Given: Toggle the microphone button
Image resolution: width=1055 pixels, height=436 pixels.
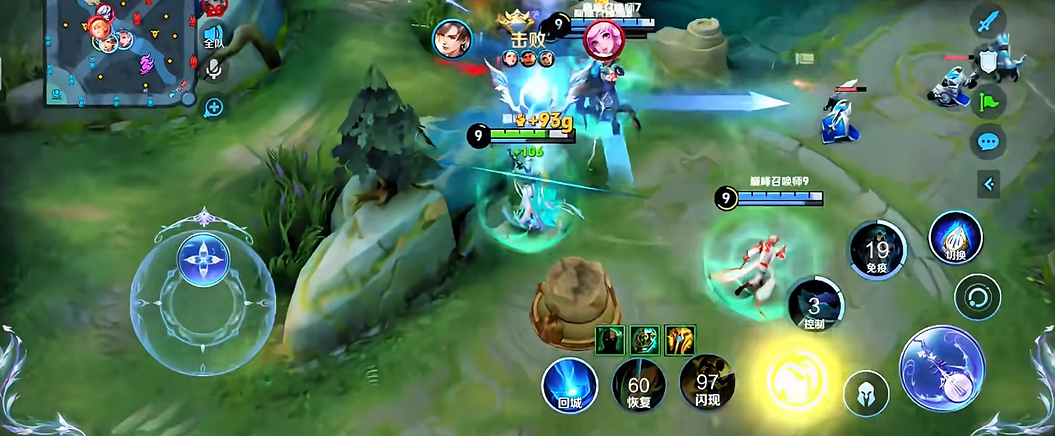Looking at the screenshot, I should (x=213, y=69).
